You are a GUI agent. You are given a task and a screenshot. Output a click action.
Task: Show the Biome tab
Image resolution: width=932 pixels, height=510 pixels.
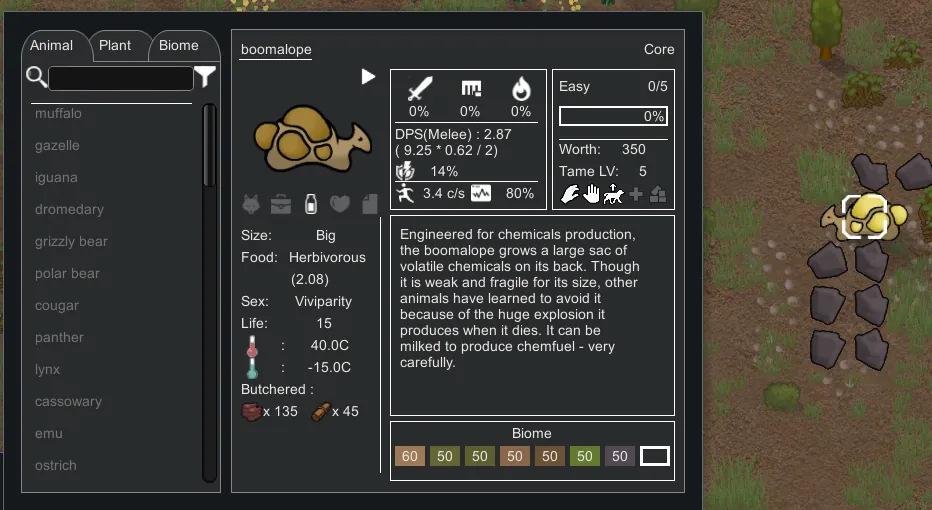click(179, 46)
